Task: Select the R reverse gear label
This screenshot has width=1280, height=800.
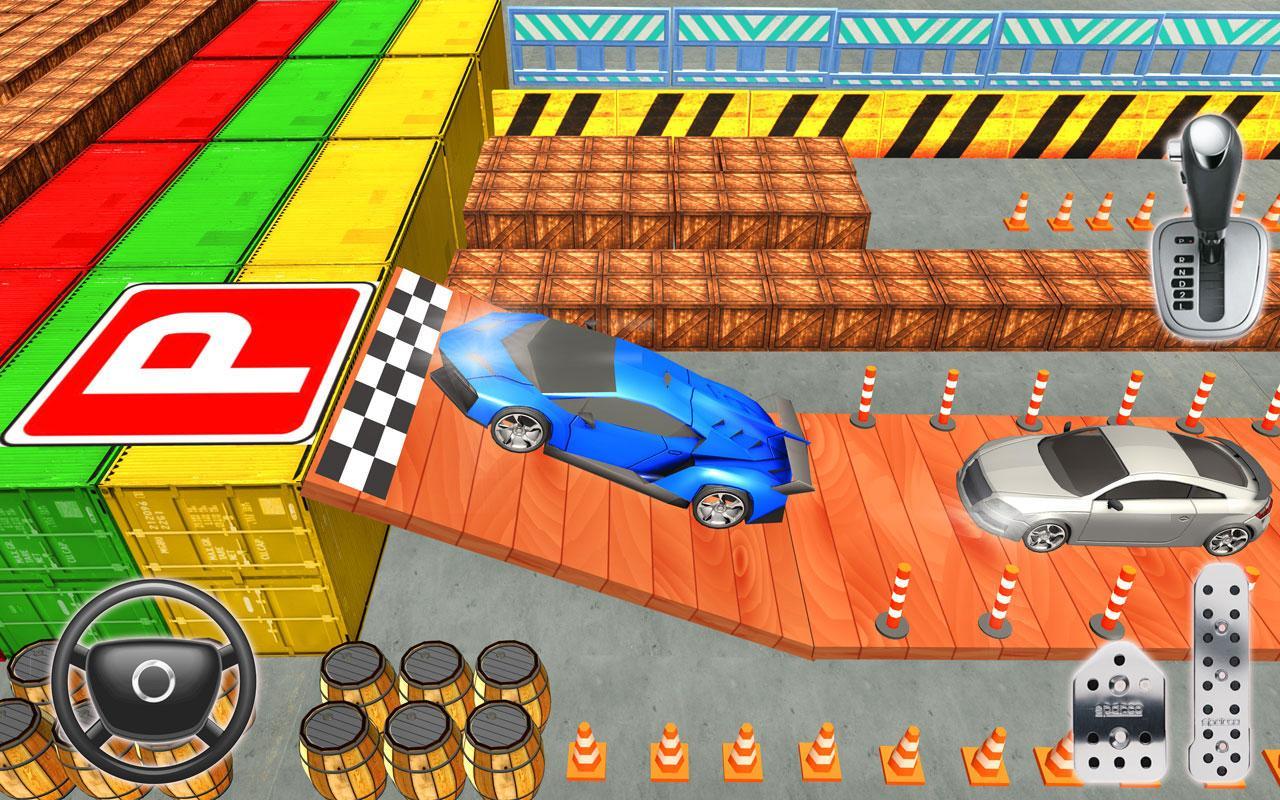Action: coord(1180,260)
